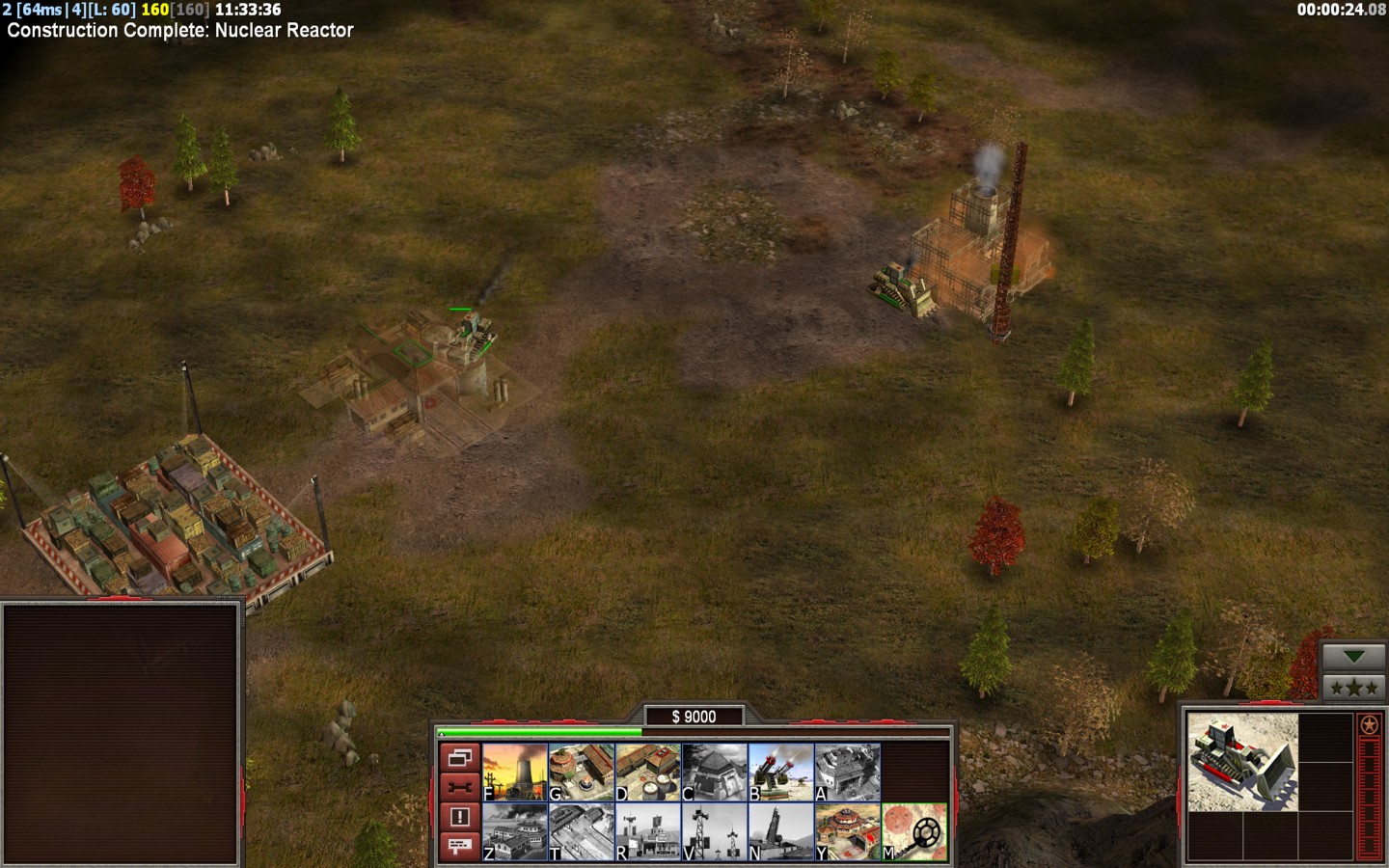Activate the mine clearing command marked M
Viewport: 1389px width, 868px height.
[x=914, y=831]
